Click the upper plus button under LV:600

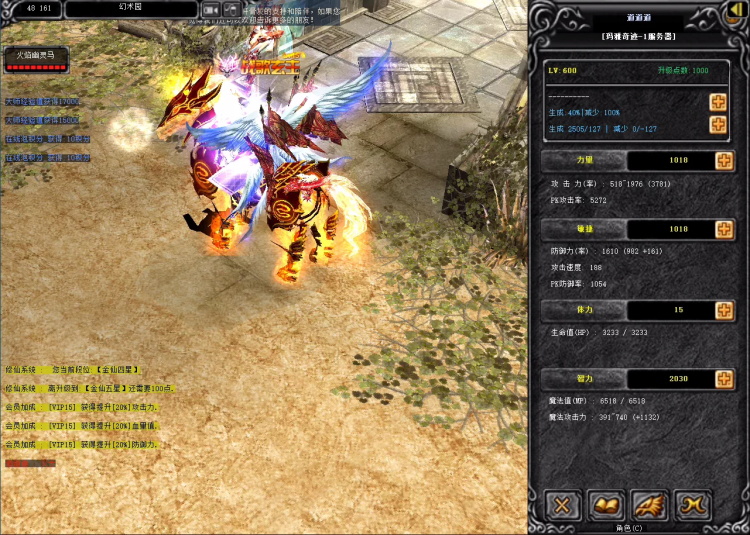click(717, 102)
